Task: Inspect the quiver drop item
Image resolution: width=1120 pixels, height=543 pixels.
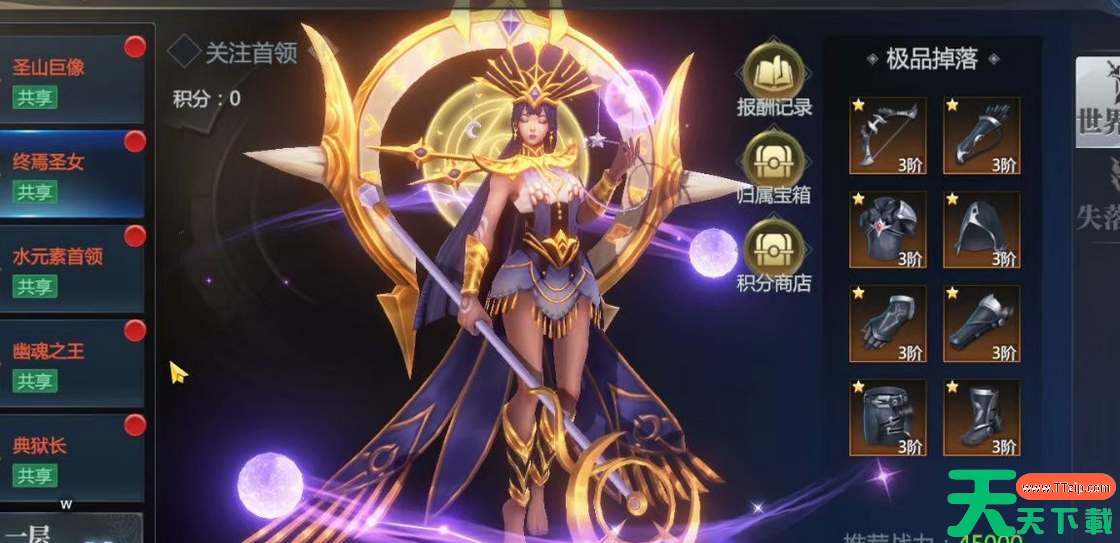Action: point(981,135)
